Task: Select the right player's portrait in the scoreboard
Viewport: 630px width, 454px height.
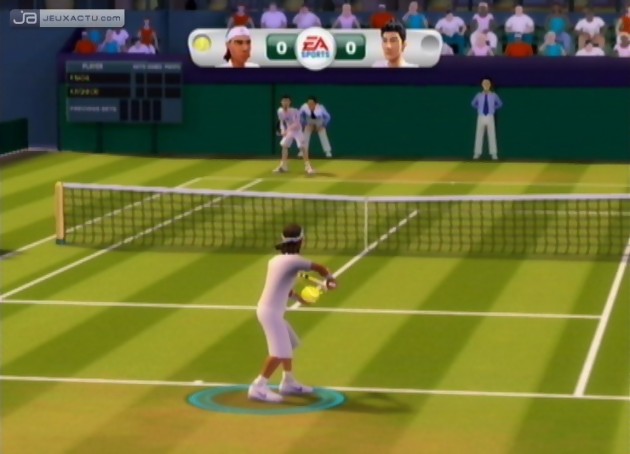Action: click(x=393, y=47)
